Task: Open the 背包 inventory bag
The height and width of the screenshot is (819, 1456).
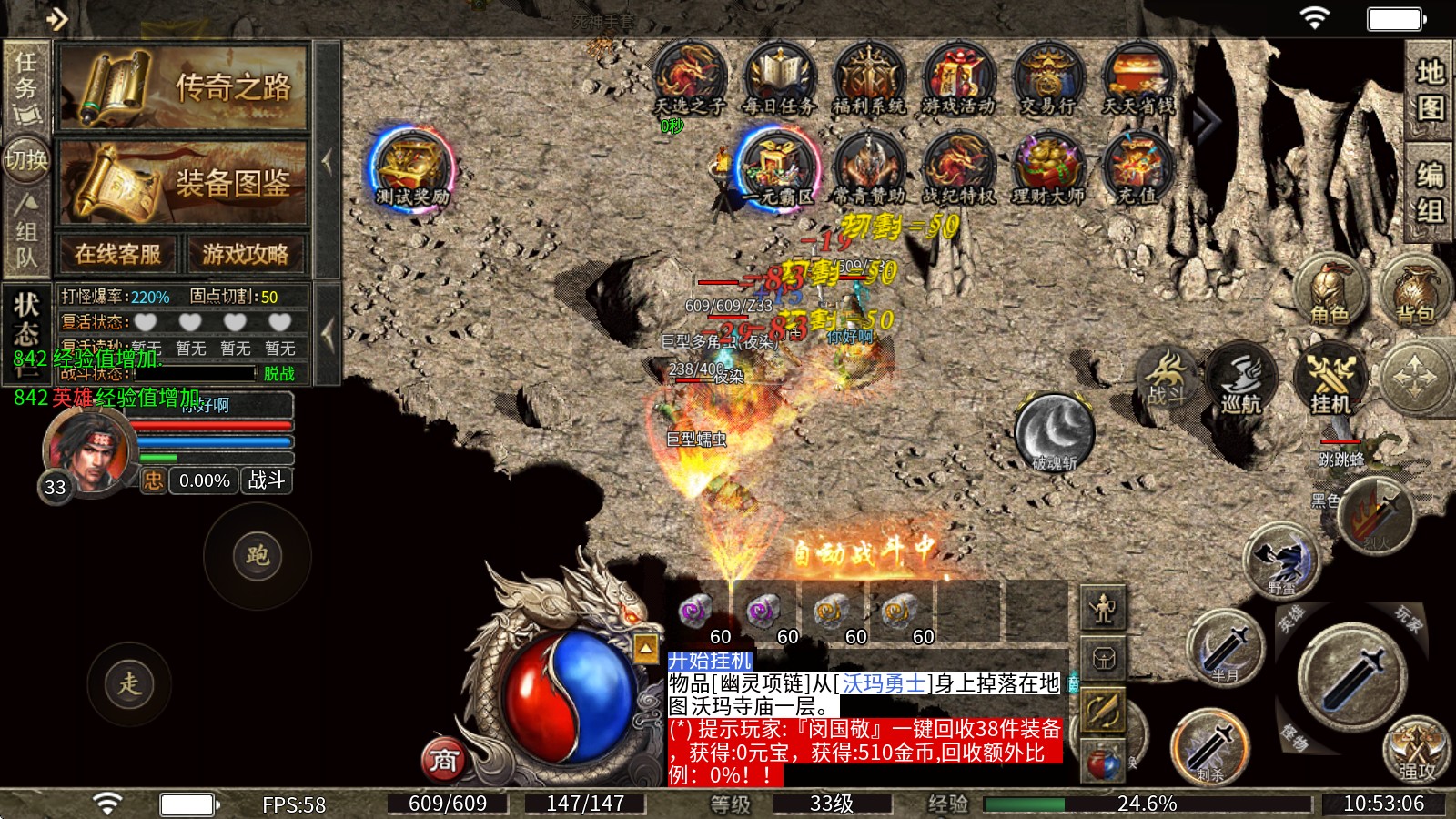Action: click(x=1415, y=290)
